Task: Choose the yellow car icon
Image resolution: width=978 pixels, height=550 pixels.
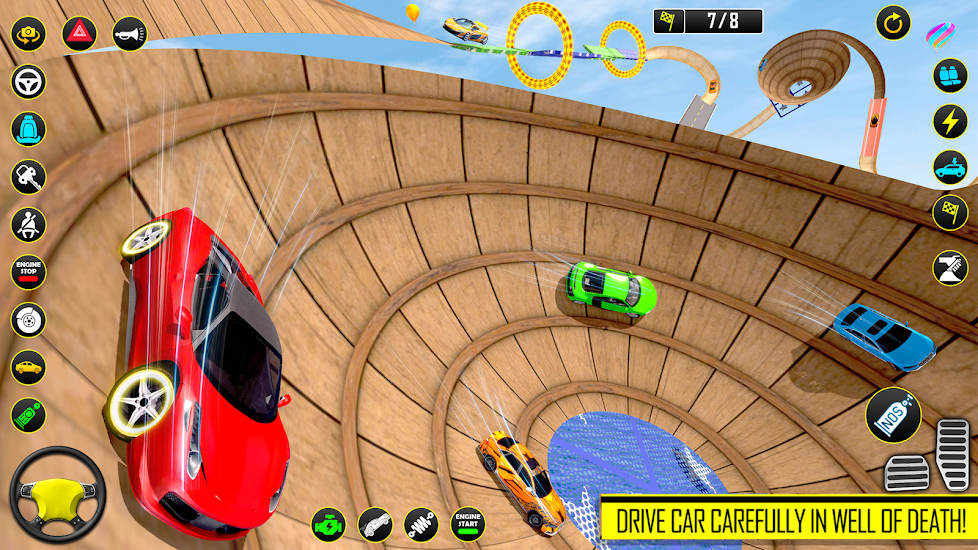Action: pos(28,367)
